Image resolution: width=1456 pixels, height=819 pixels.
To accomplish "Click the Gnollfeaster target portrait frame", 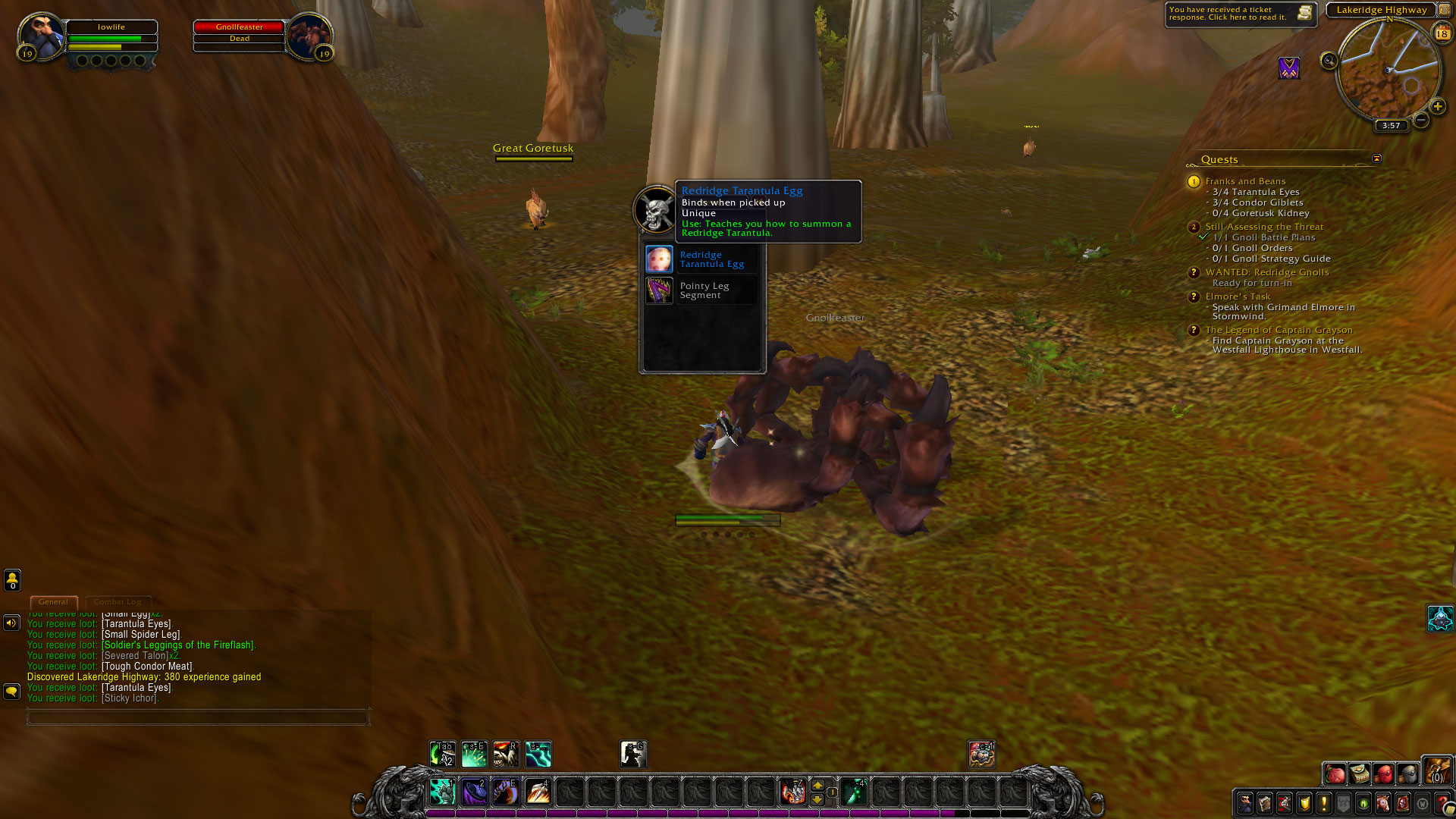I will (311, 35).
